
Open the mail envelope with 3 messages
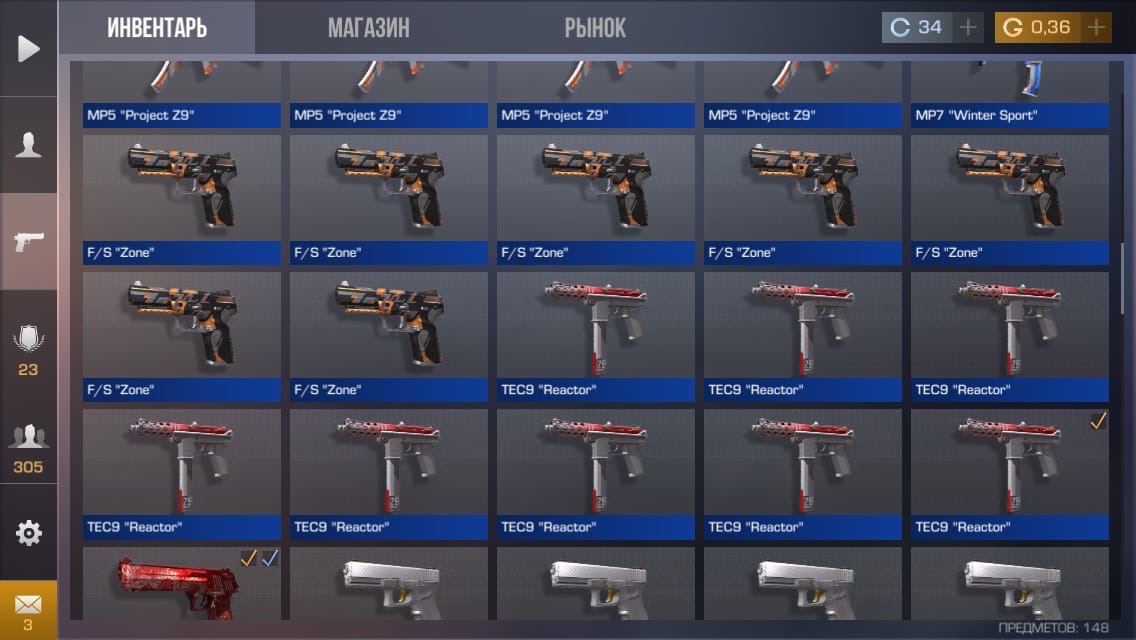[x=28, y=610]
